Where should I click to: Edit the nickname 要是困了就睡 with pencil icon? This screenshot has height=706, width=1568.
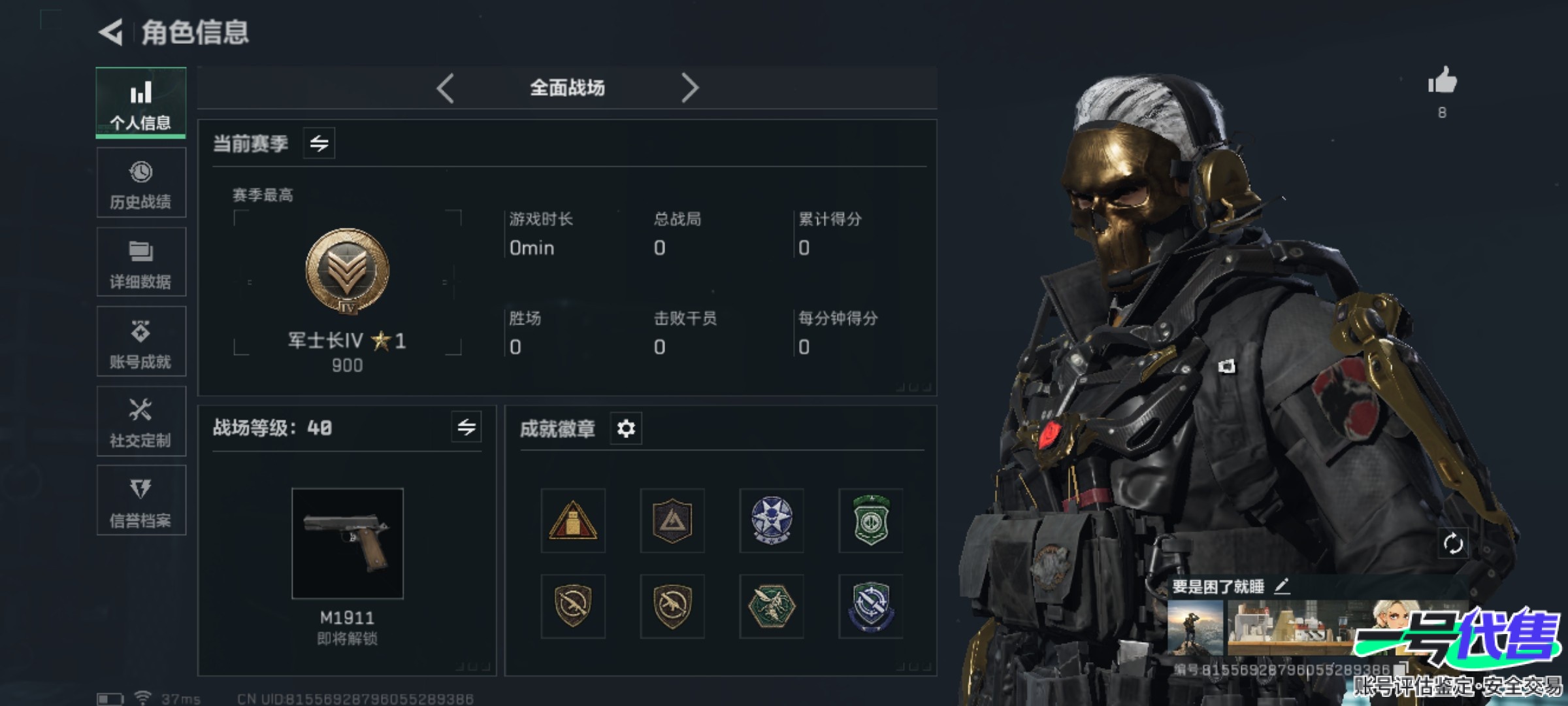pos(1282,586)
